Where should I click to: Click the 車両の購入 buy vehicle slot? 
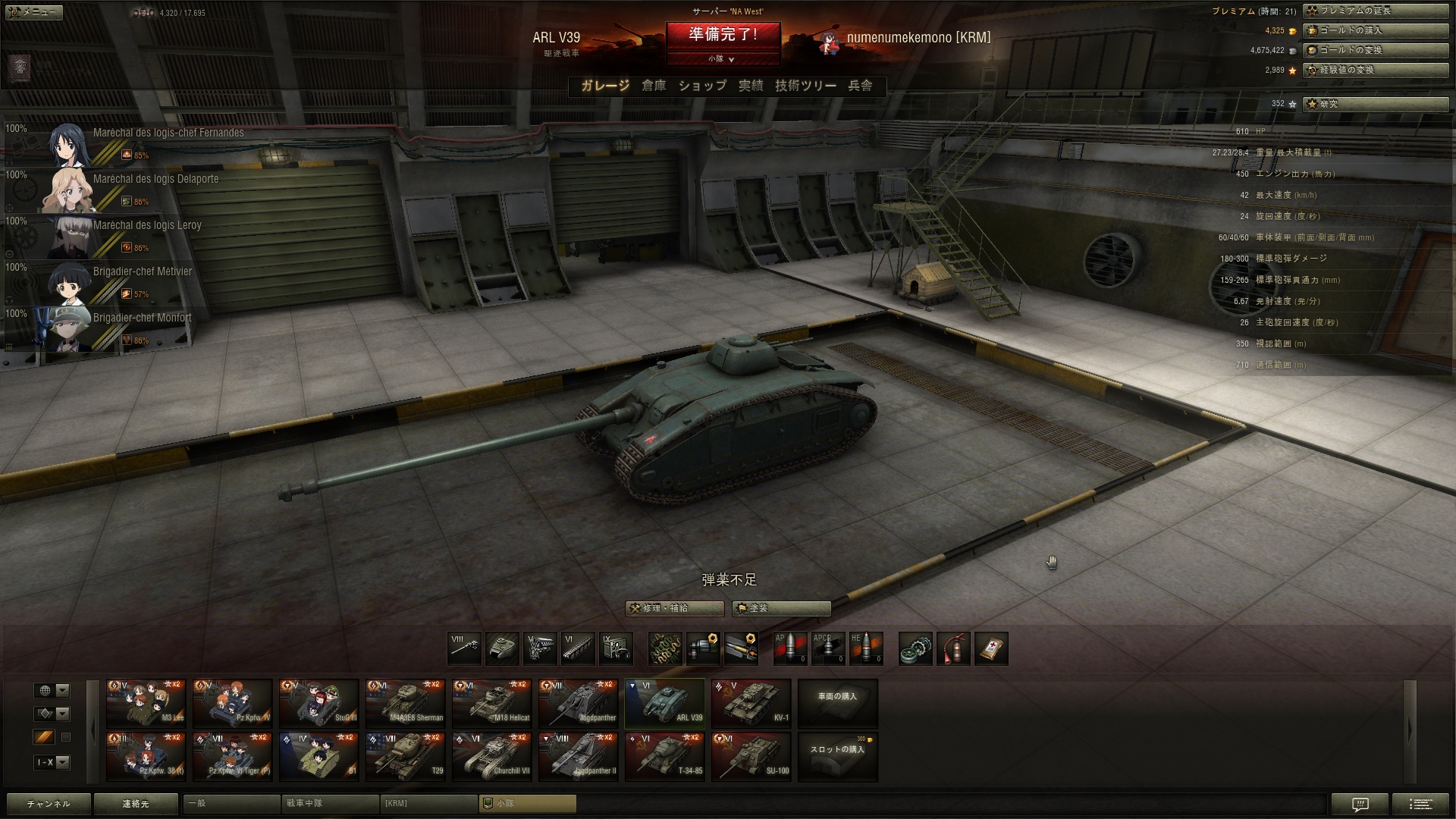(837, 703)
